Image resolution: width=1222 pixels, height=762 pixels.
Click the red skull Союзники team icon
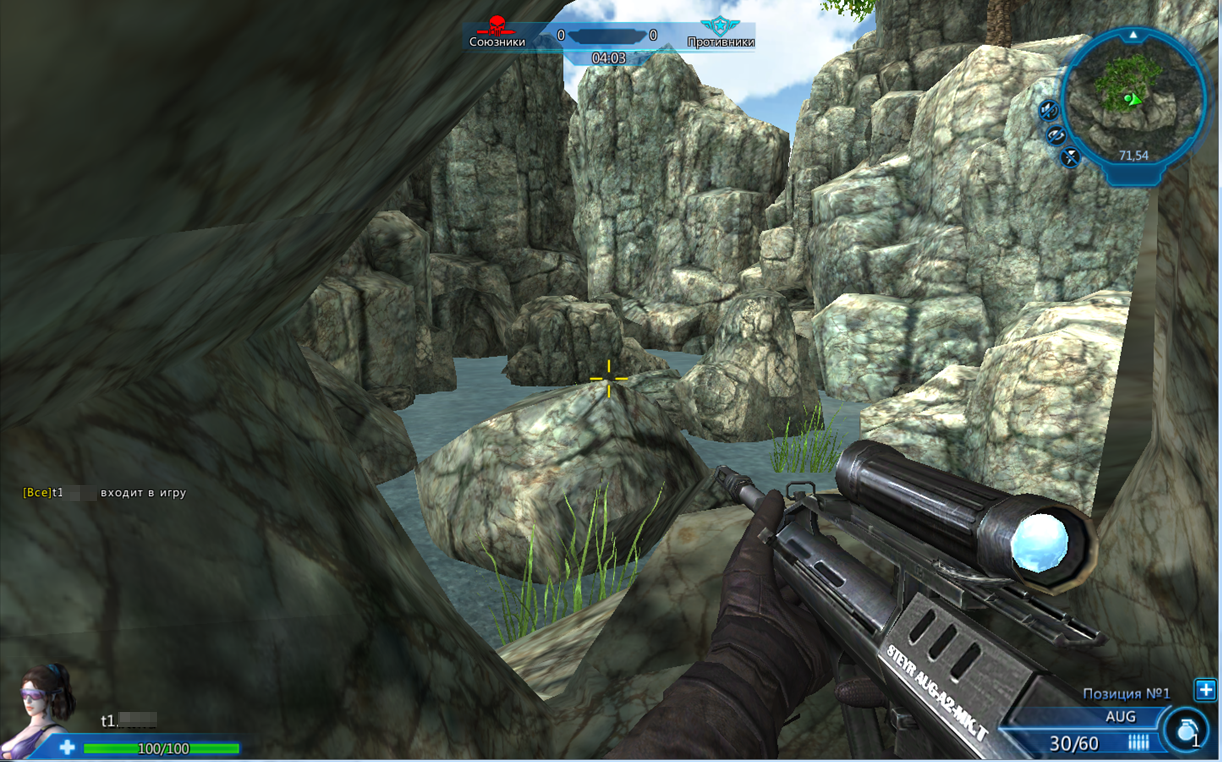[497, 26]
